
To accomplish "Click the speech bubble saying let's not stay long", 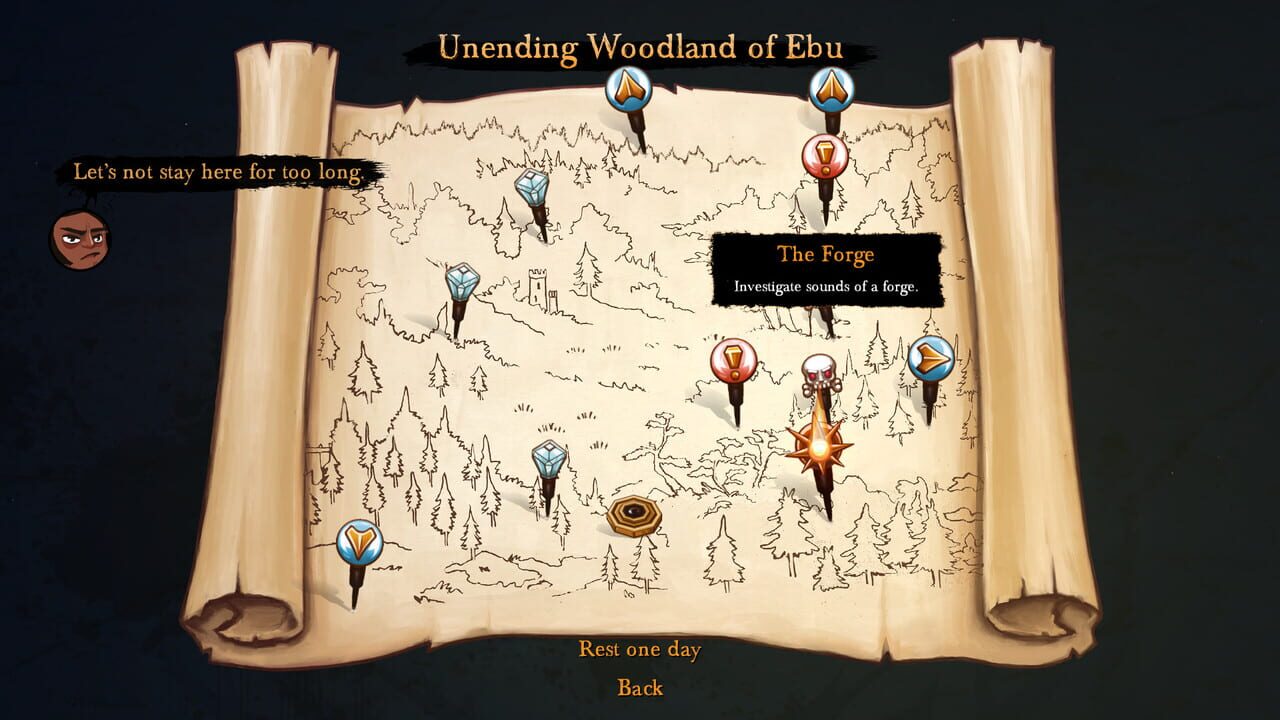I will (x=221, y=171).
